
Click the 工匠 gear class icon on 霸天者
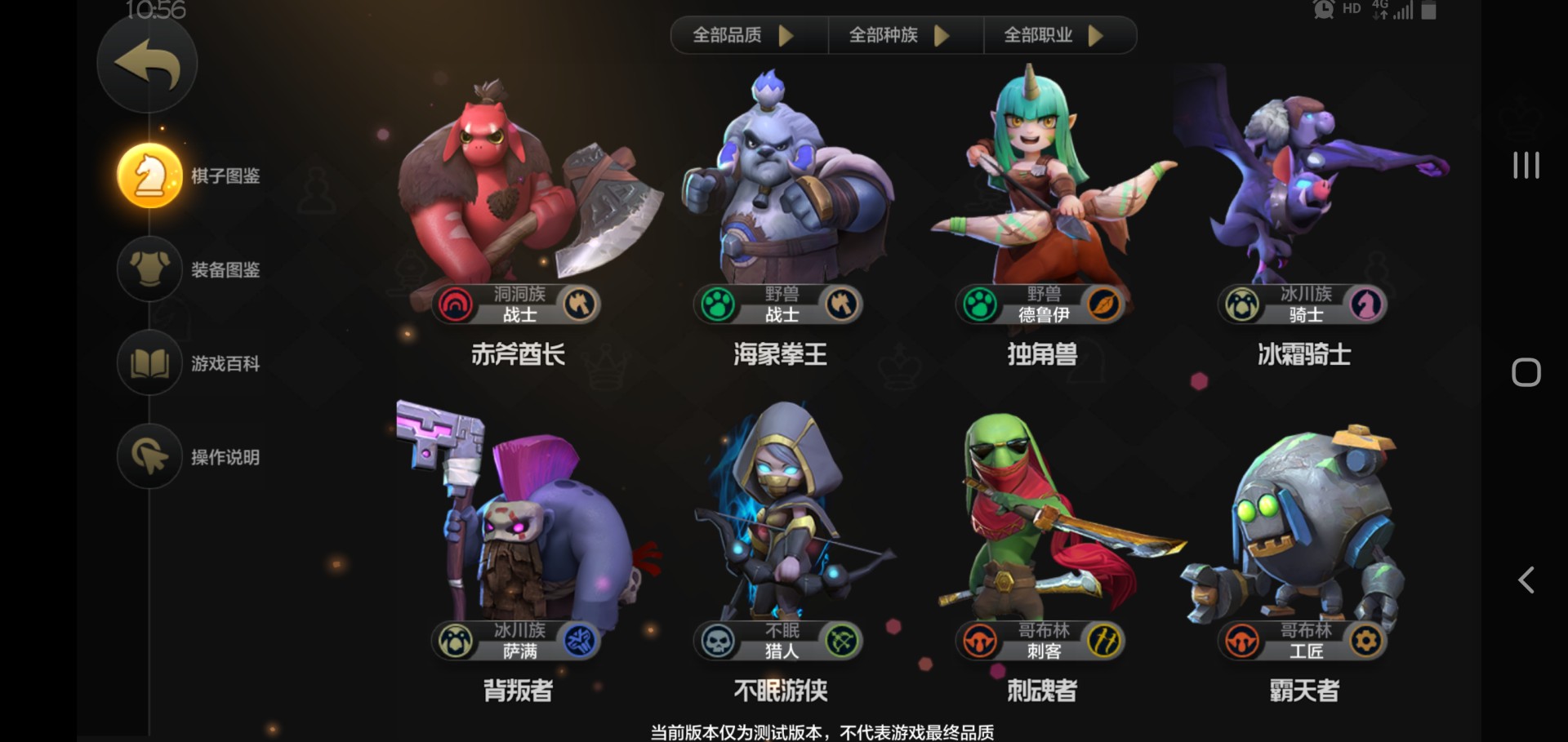coord(1363,642)
